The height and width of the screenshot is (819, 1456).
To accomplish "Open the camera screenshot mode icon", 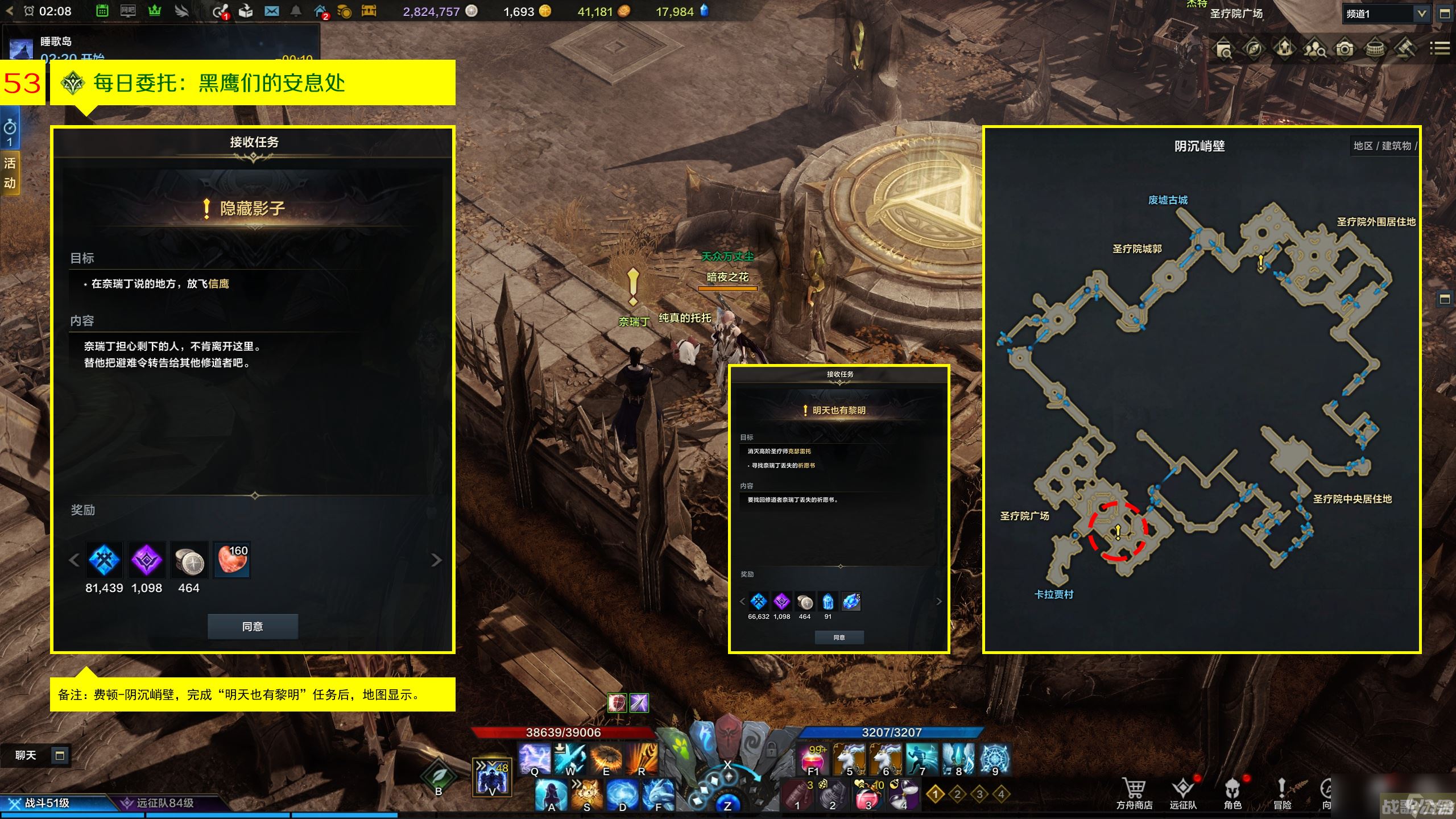I will [x=1345, y=49].
